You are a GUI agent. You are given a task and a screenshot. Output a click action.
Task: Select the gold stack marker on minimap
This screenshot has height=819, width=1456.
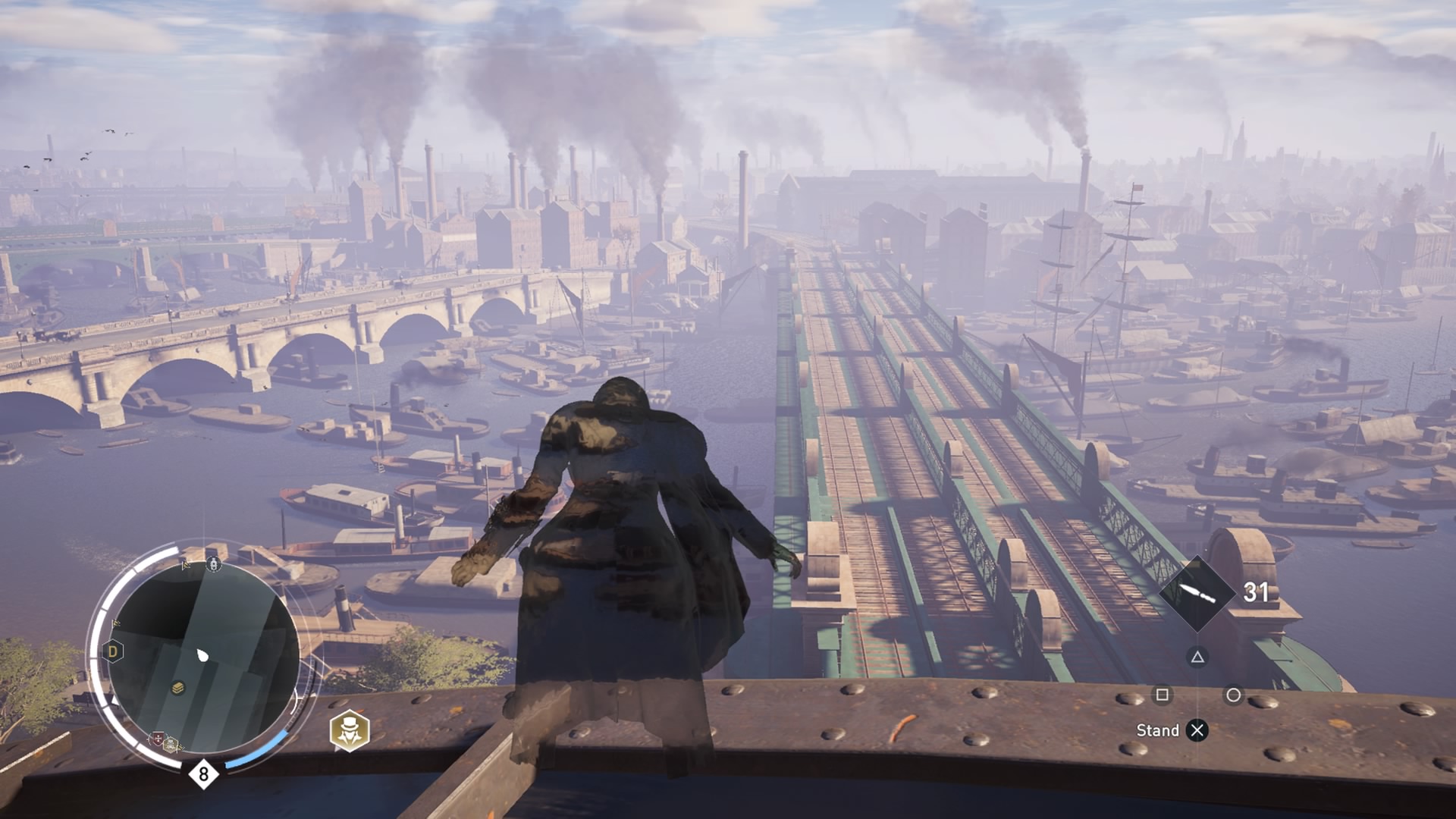(x=177, y=688)
